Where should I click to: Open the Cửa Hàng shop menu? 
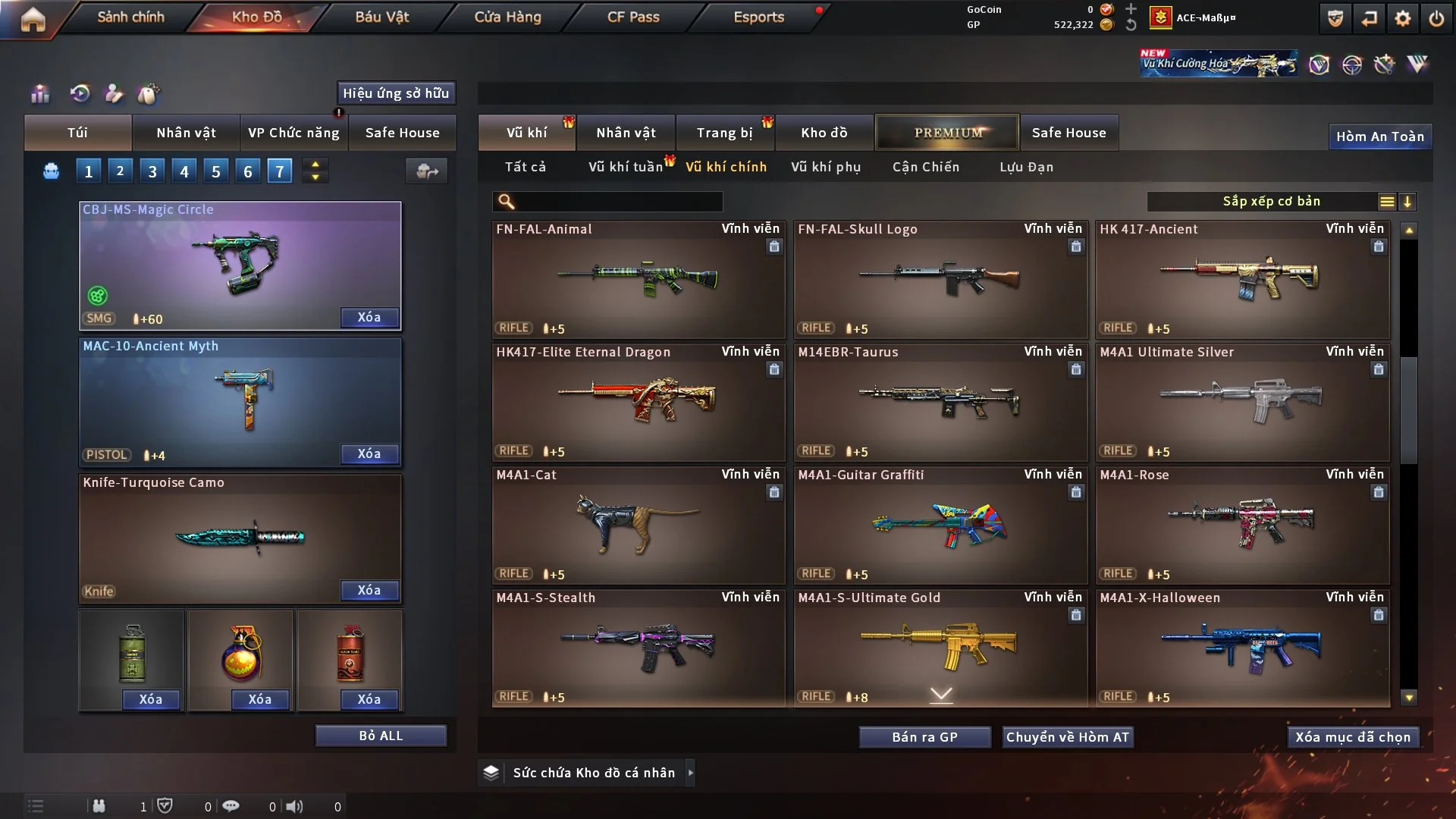coord(507,17)
